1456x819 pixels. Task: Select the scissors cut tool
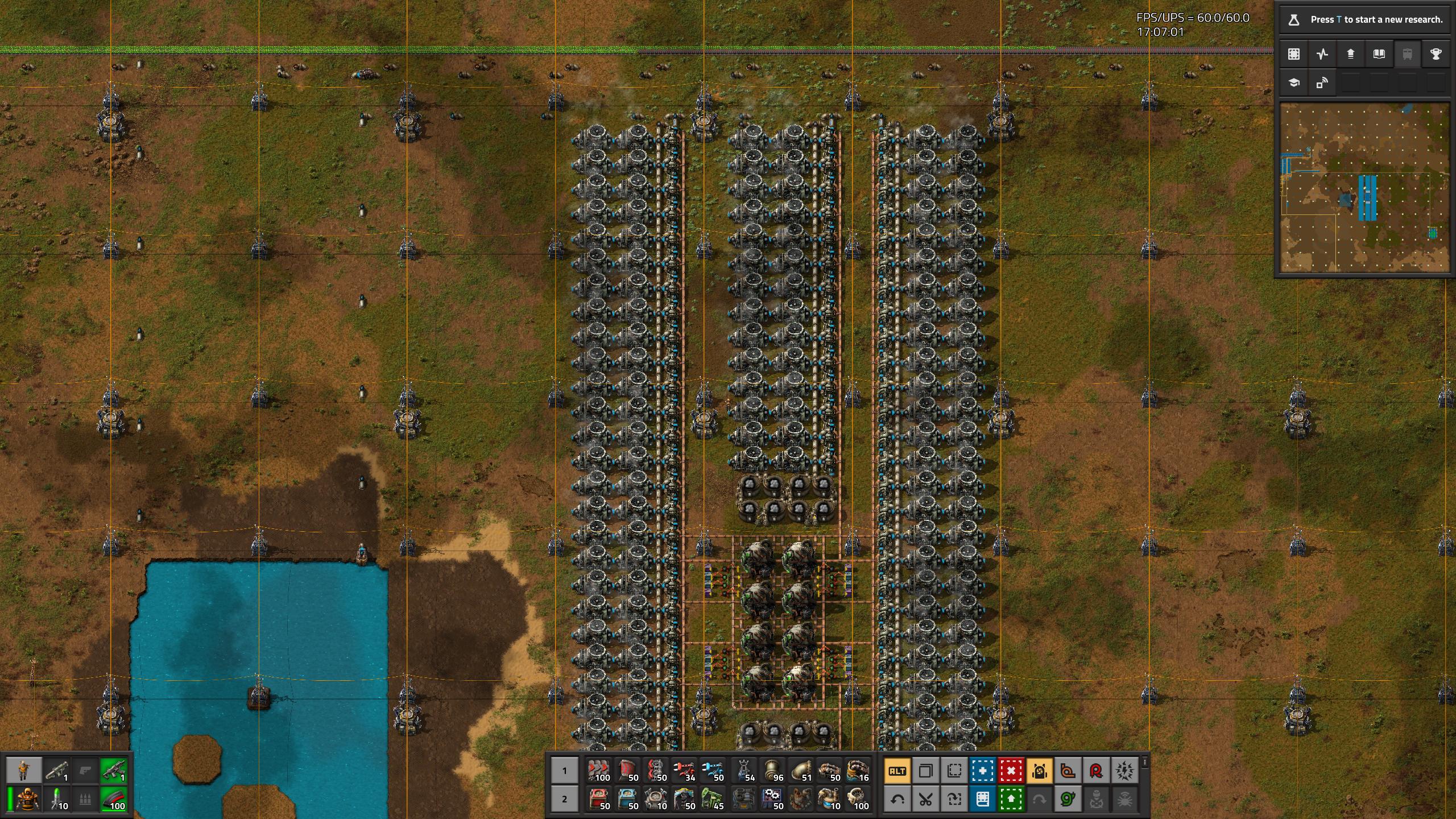click(x=925, y=800)
